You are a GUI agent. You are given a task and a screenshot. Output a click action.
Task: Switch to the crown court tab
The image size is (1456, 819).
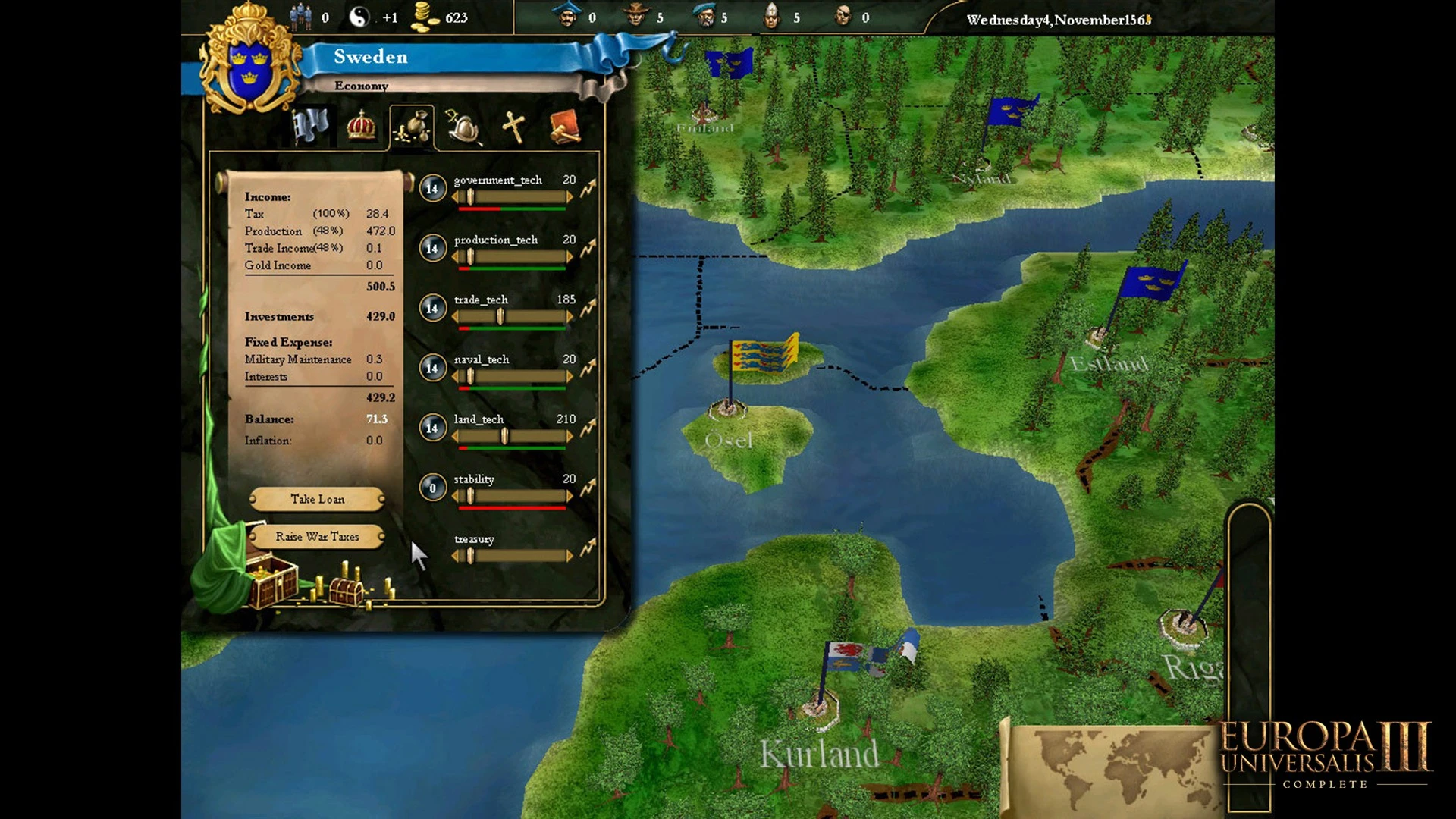361,126
